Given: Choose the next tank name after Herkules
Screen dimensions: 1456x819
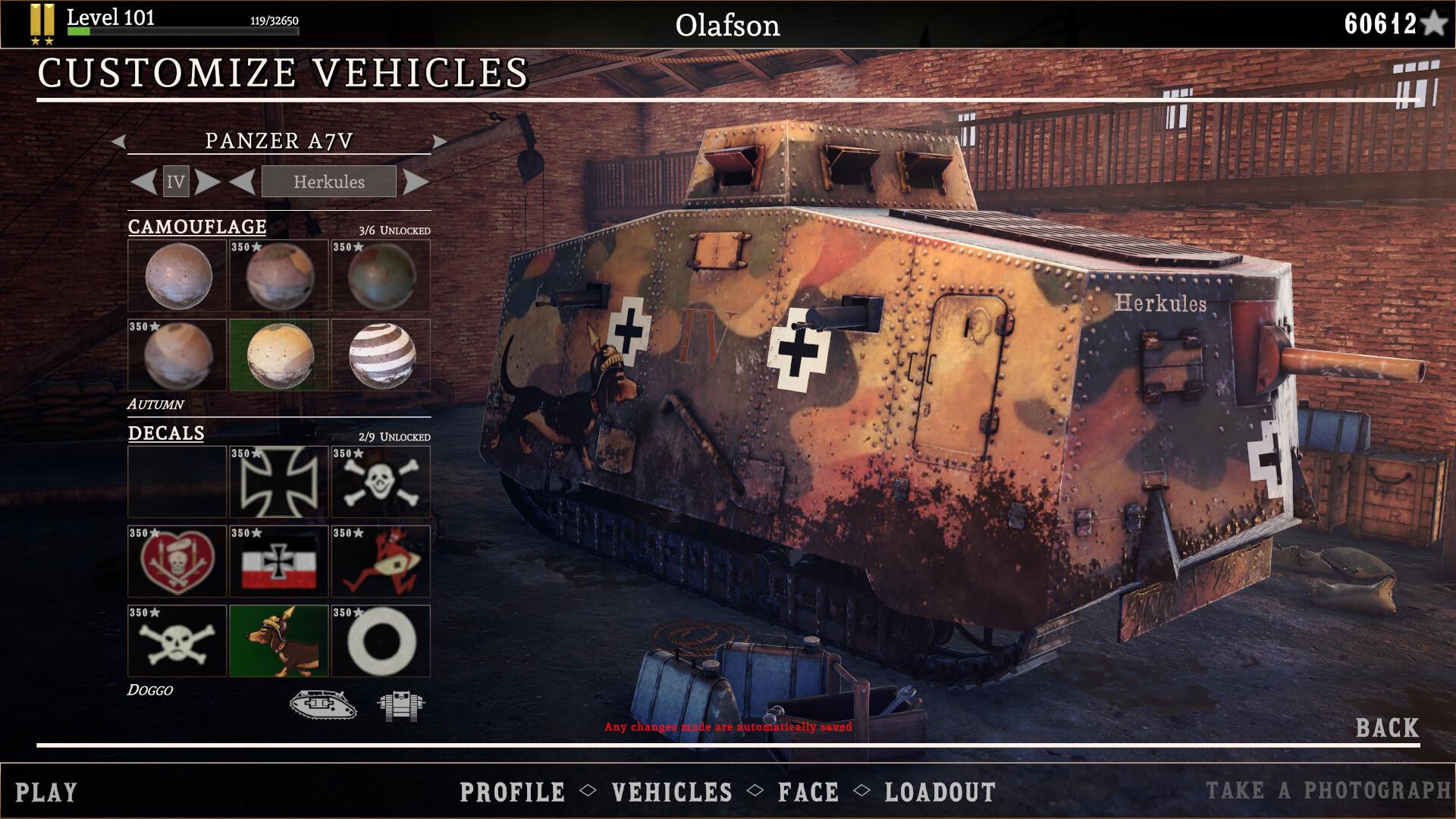Looking at the screenshot, I should [x=416, y=182].
